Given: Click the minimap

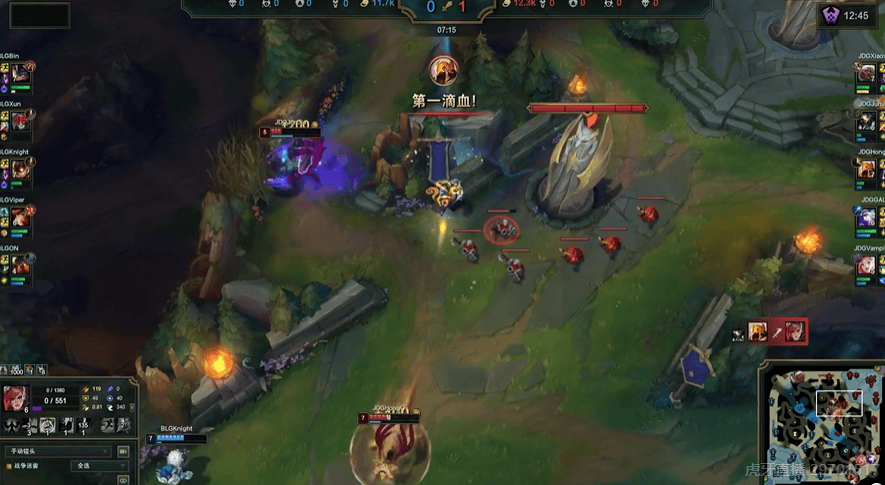Looking at the screenshot, I should tap(820, 422).
